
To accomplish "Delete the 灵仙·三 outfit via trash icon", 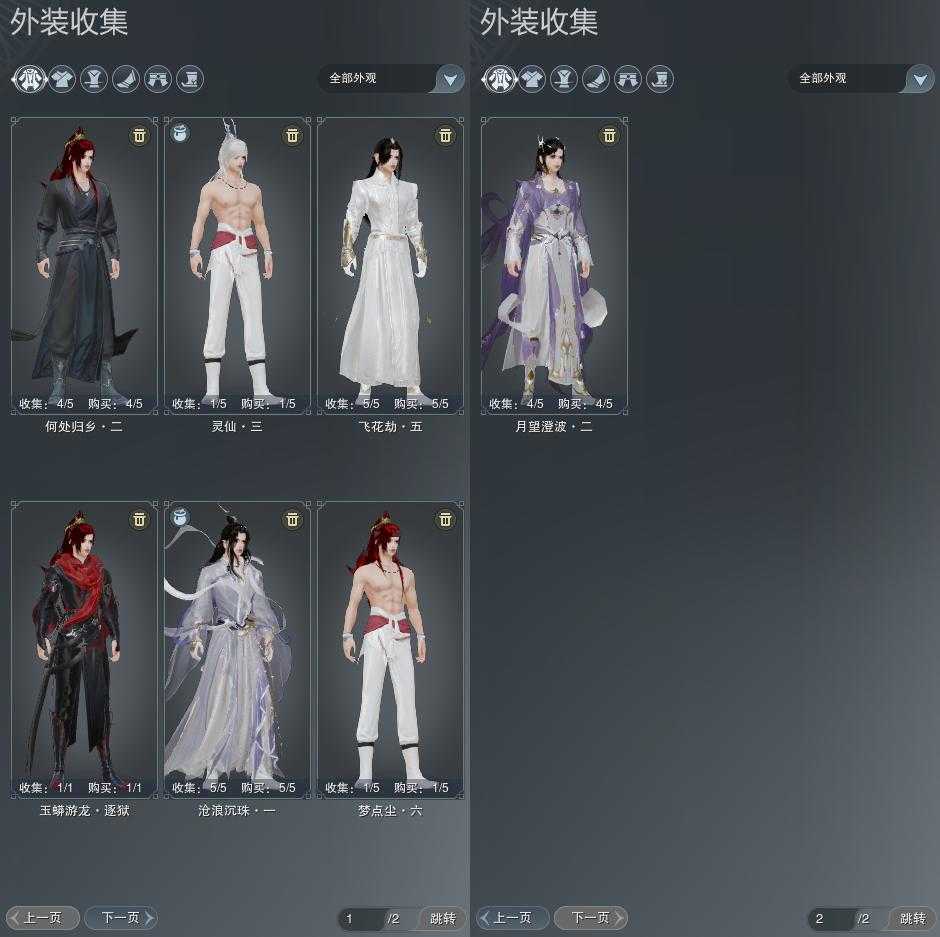I will [292, 135].
